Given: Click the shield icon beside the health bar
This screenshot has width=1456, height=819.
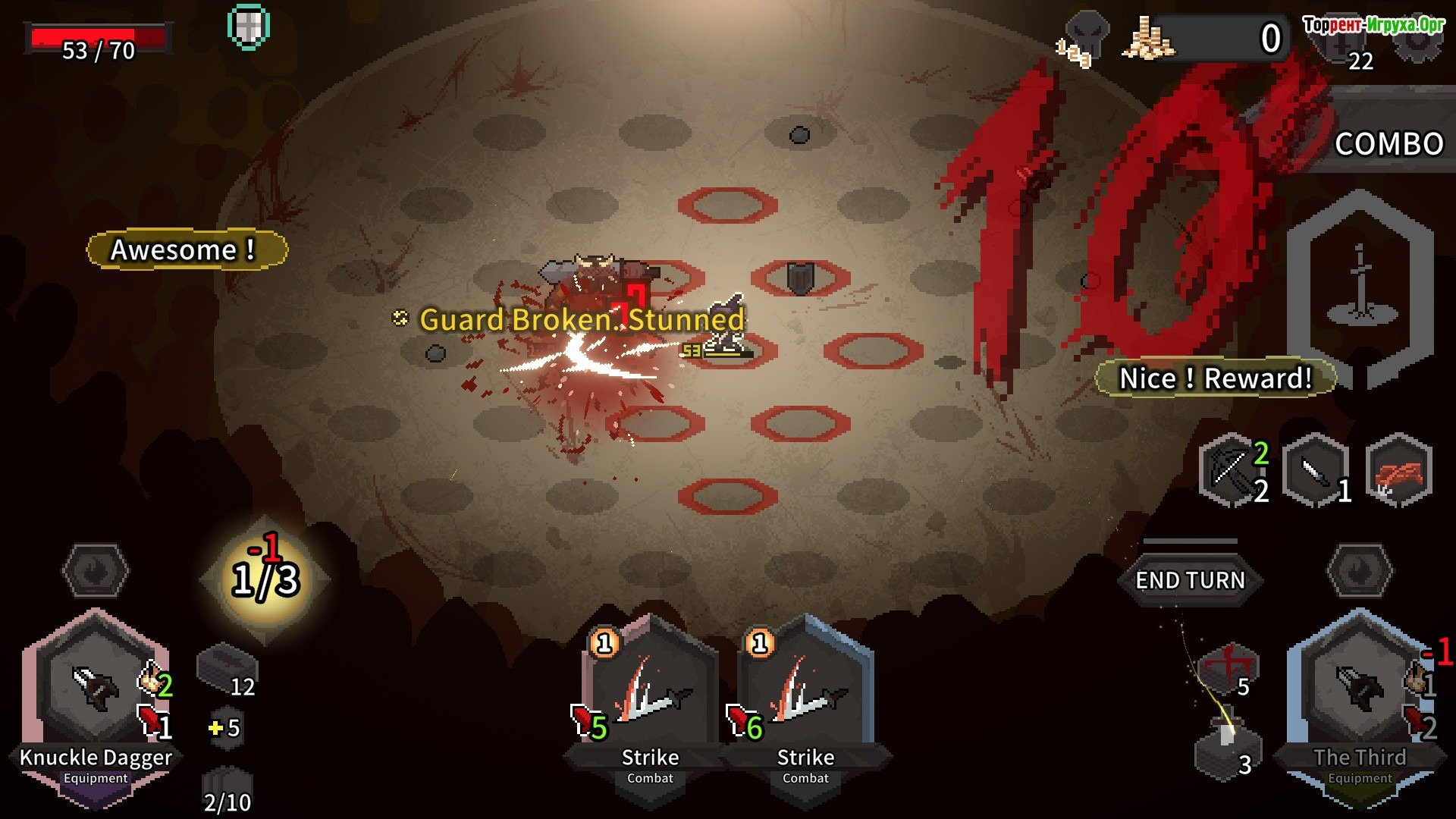Looking at the screenshot, I should coord(249,27).
